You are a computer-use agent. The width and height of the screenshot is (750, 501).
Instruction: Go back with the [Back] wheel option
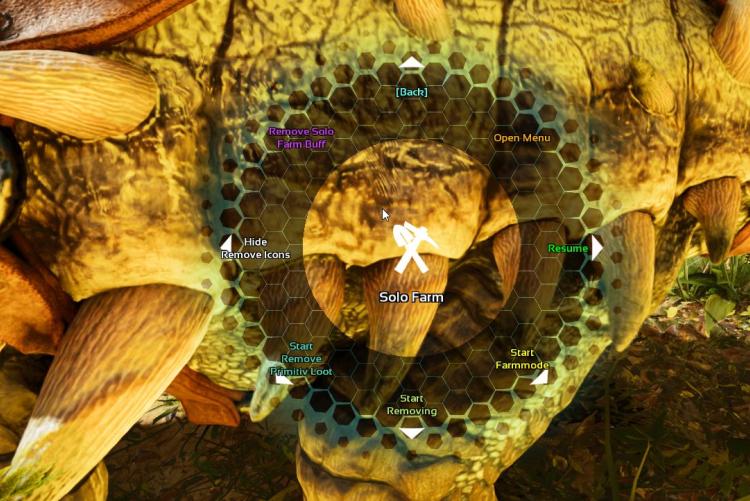[x=411, y=91]
